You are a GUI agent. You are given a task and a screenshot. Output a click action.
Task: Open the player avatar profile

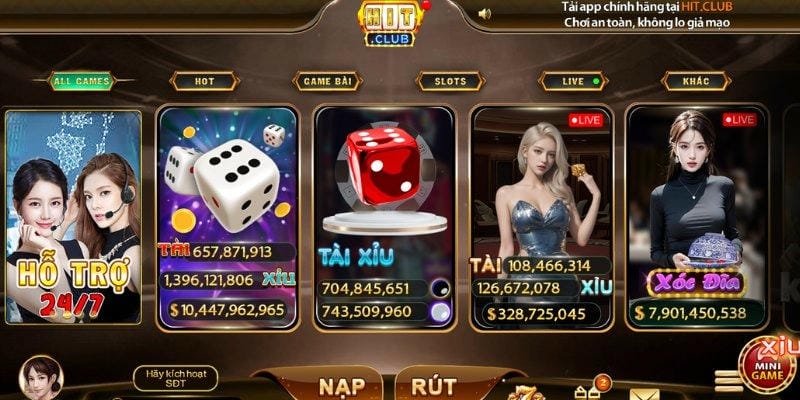point(40,379)
